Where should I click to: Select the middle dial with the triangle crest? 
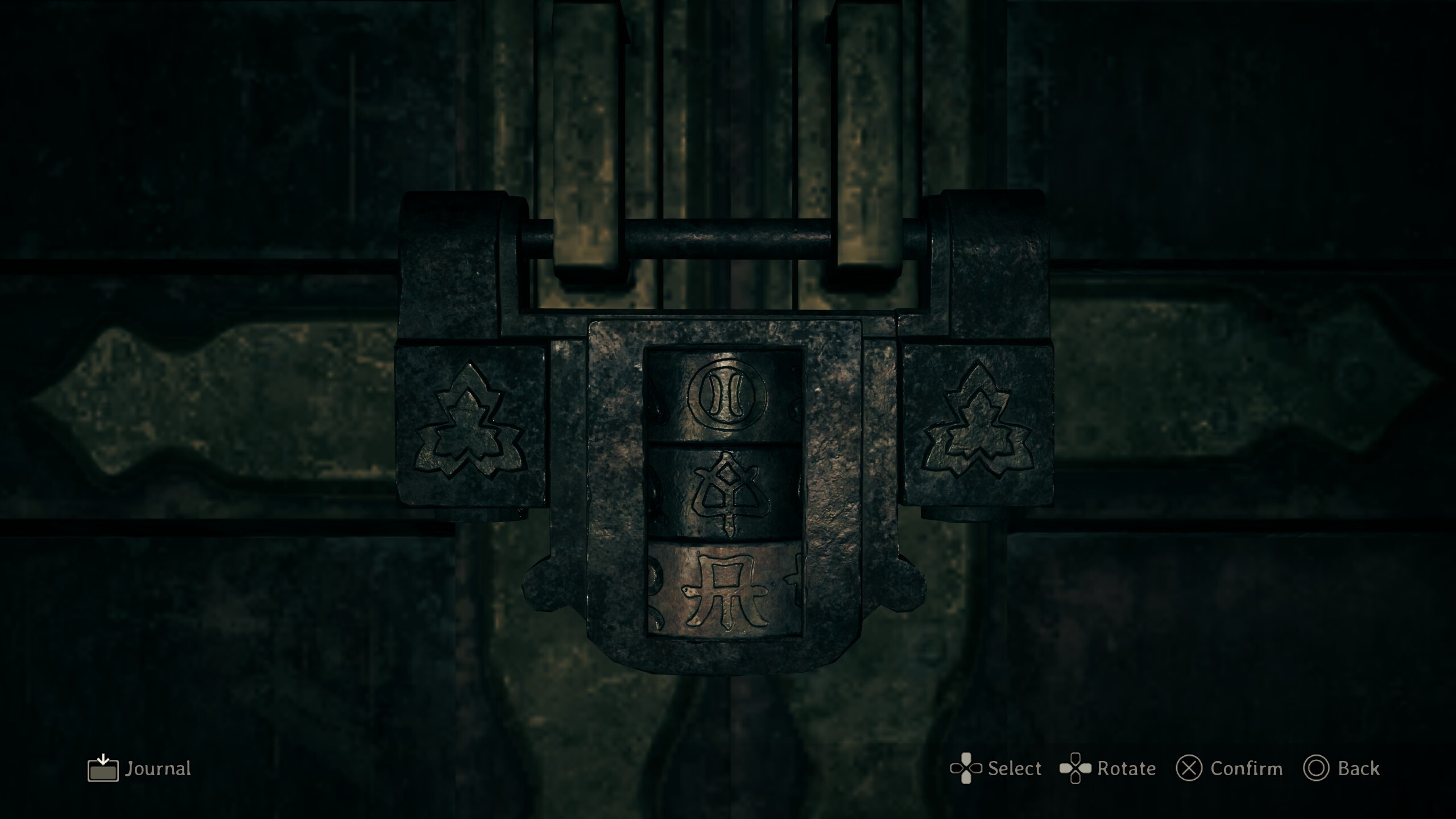click(723, 493)
